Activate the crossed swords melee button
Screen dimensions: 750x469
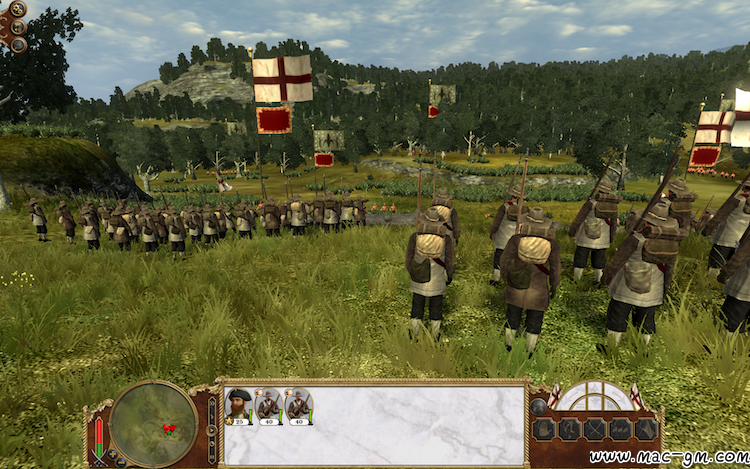point(594,429)
